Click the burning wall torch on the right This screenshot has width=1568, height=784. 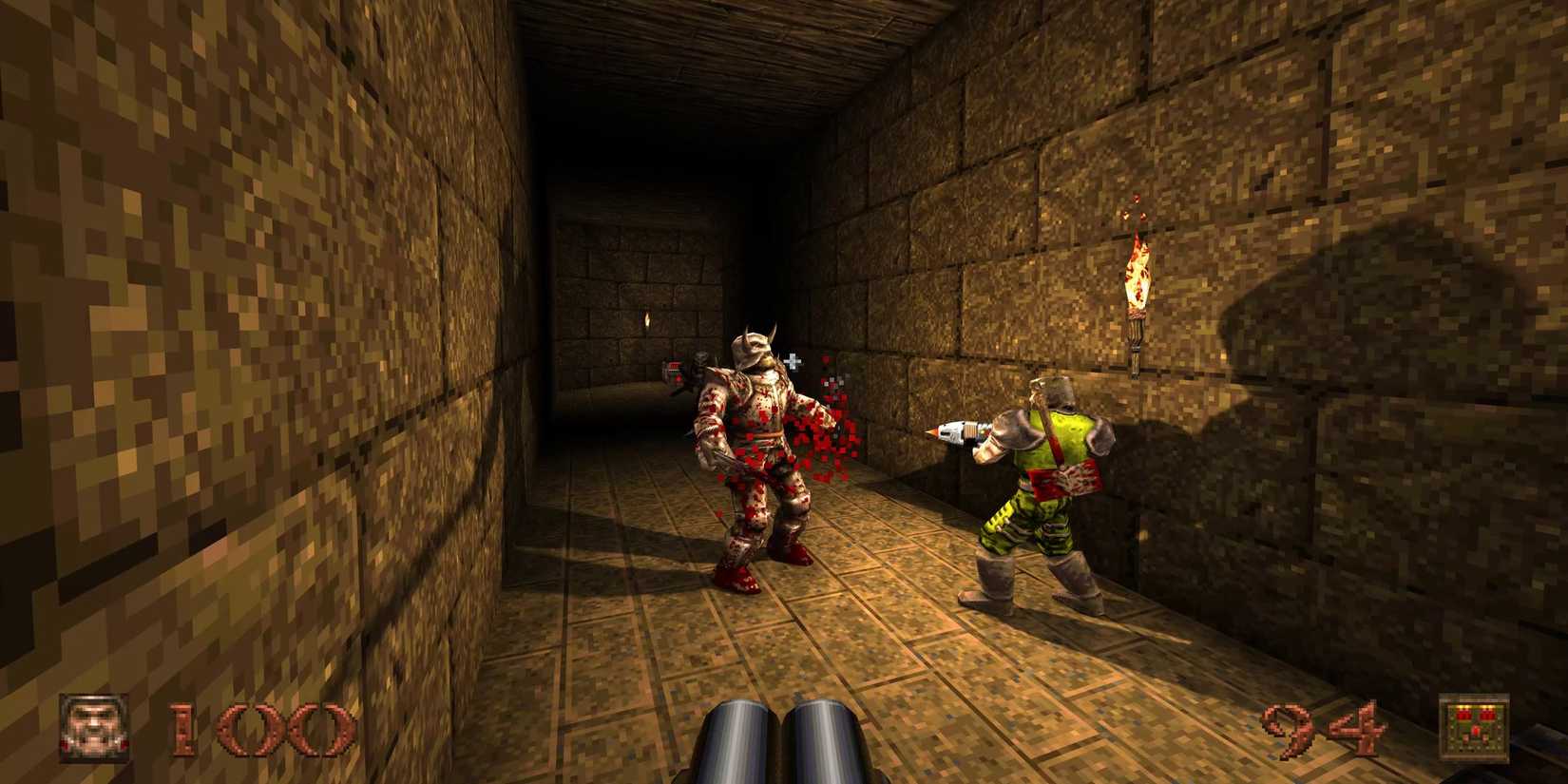1137,276
